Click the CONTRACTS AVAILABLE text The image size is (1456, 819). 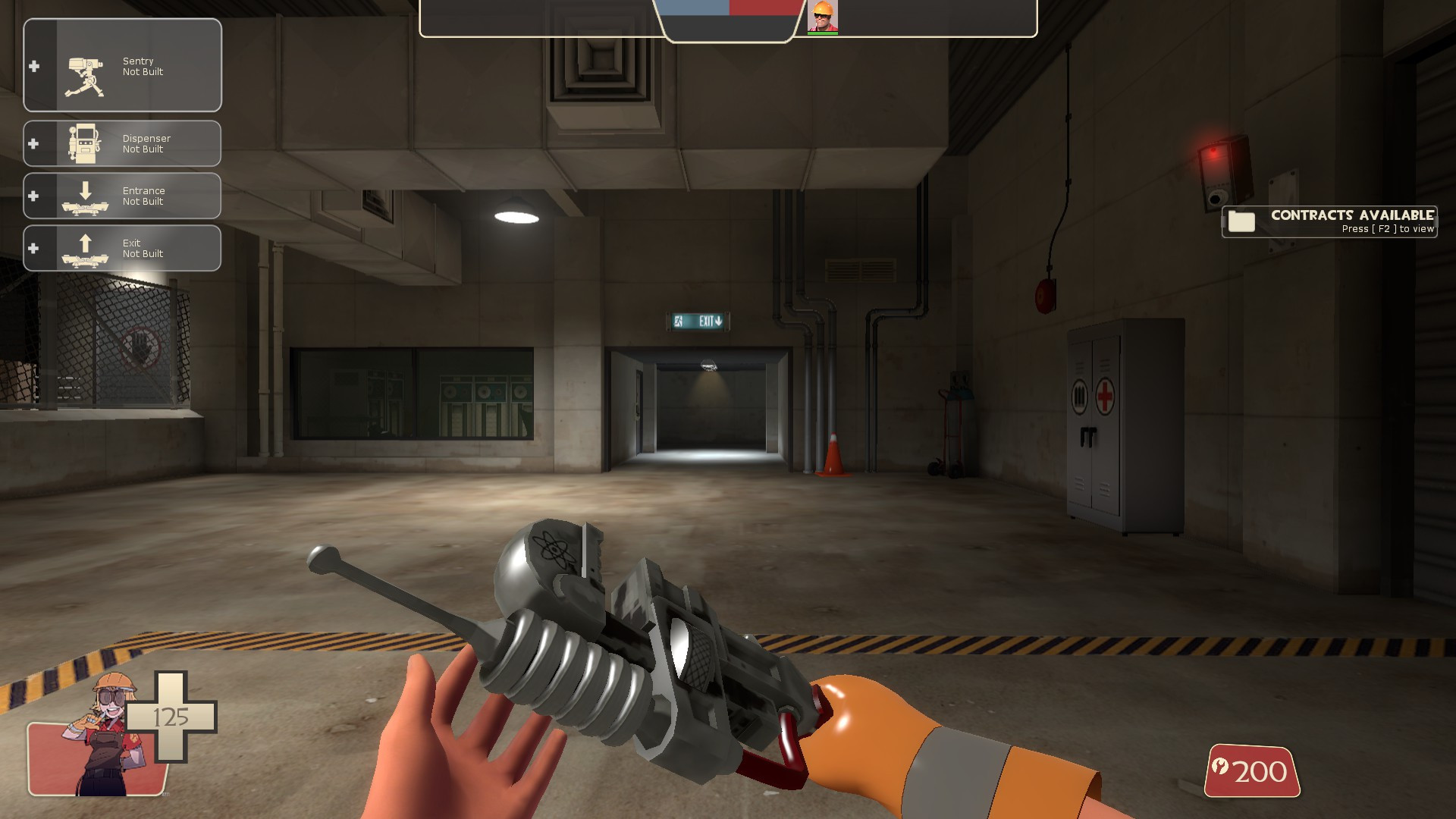[1354, 216]
